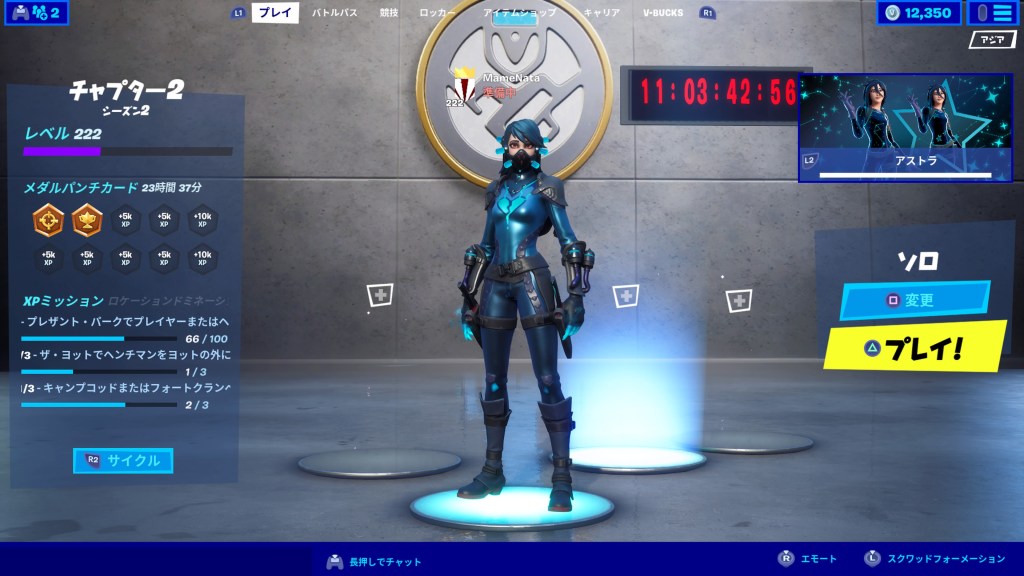
Task: Change game mode with the 変更 button
Action: (x=914, y=300)
